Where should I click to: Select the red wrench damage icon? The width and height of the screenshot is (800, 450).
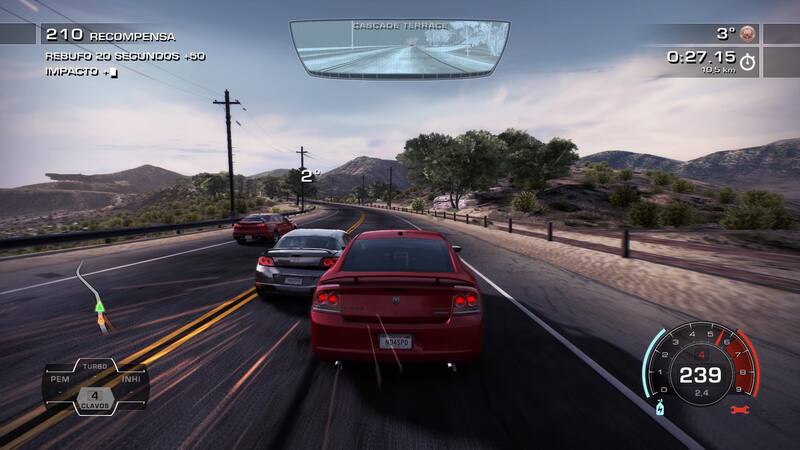click(739, 409)
